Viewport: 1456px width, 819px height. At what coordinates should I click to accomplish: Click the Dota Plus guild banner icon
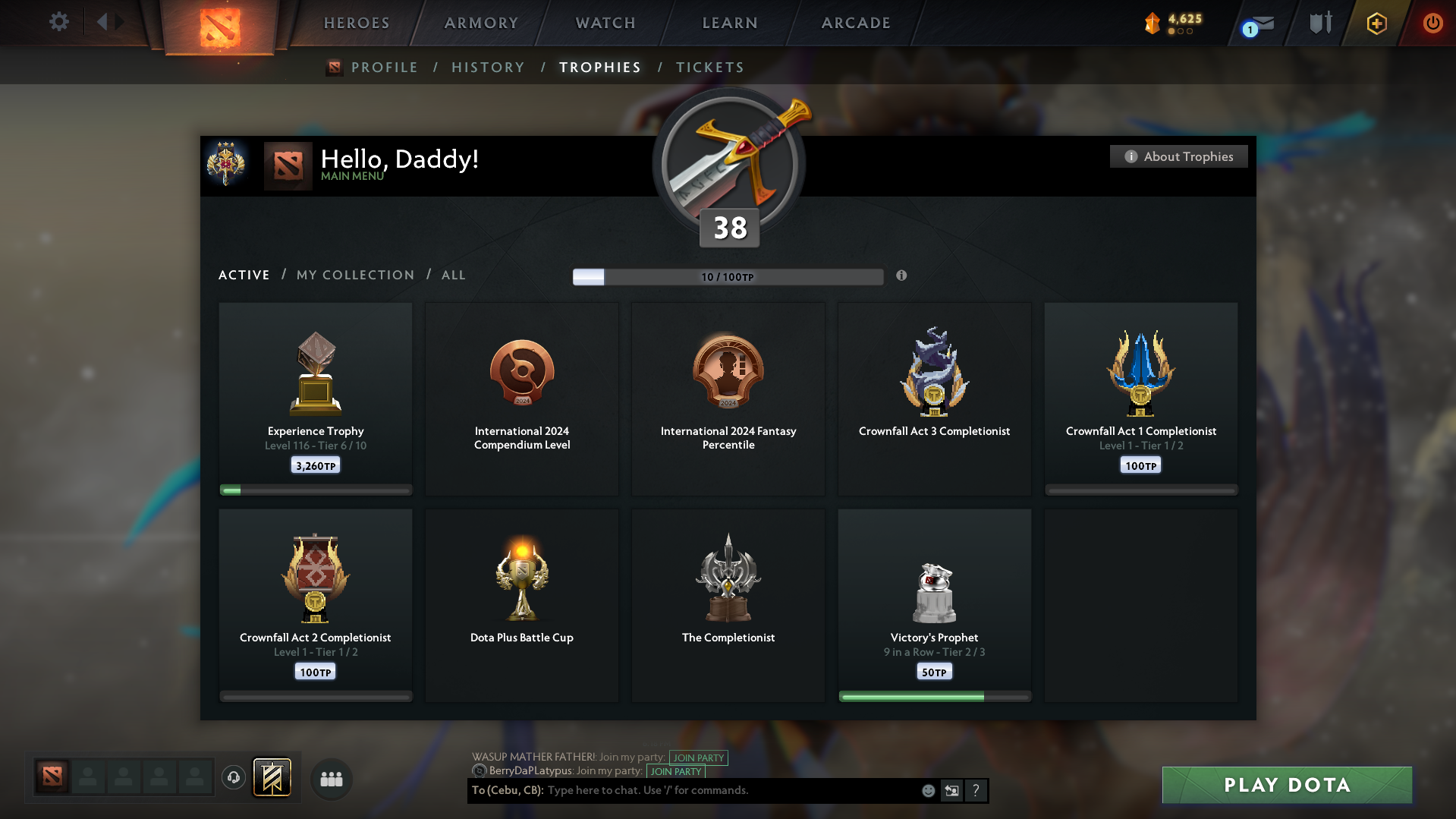tap(273, 778)
